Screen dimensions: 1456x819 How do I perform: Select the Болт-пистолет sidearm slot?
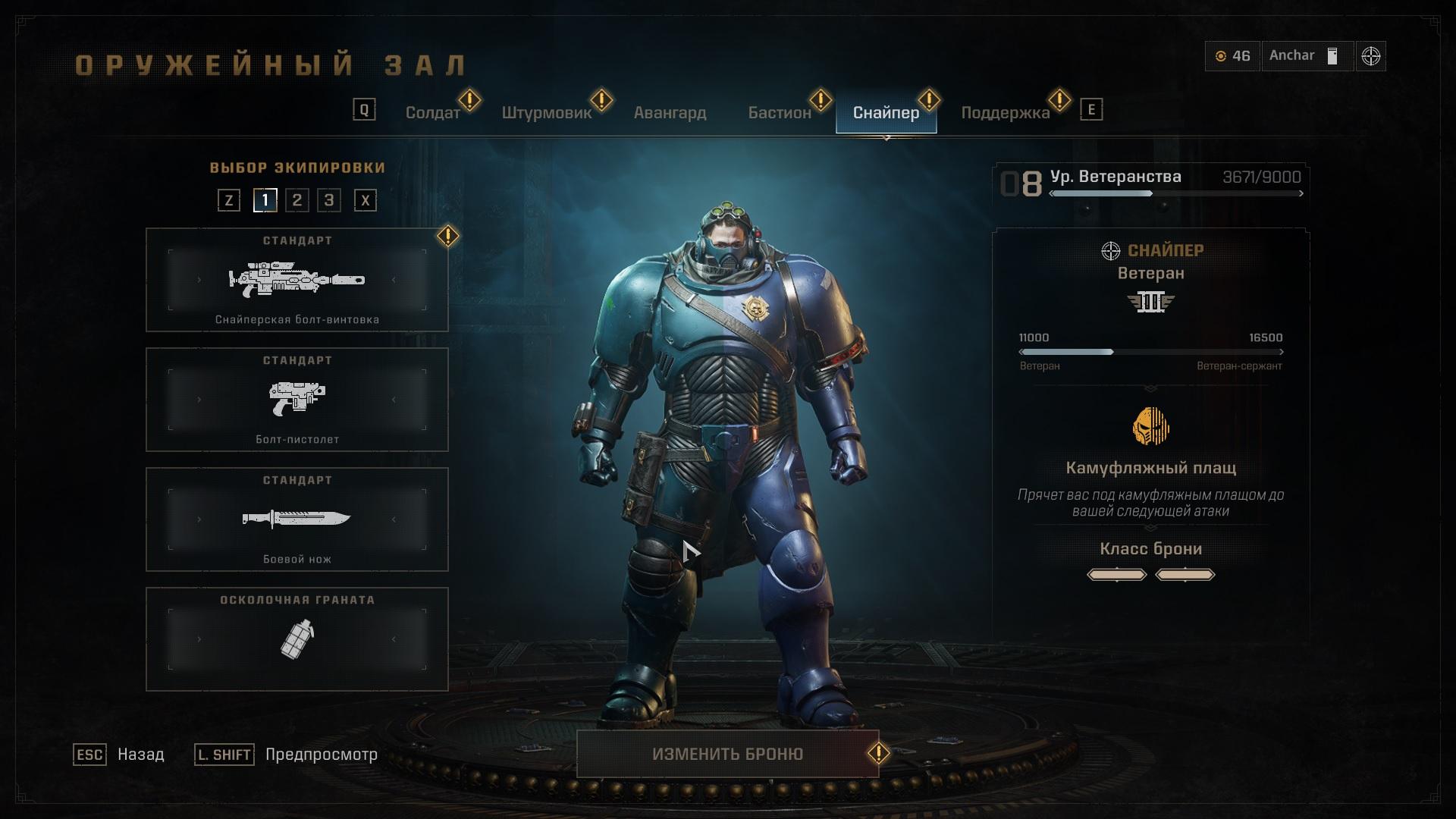click(297, 400)
